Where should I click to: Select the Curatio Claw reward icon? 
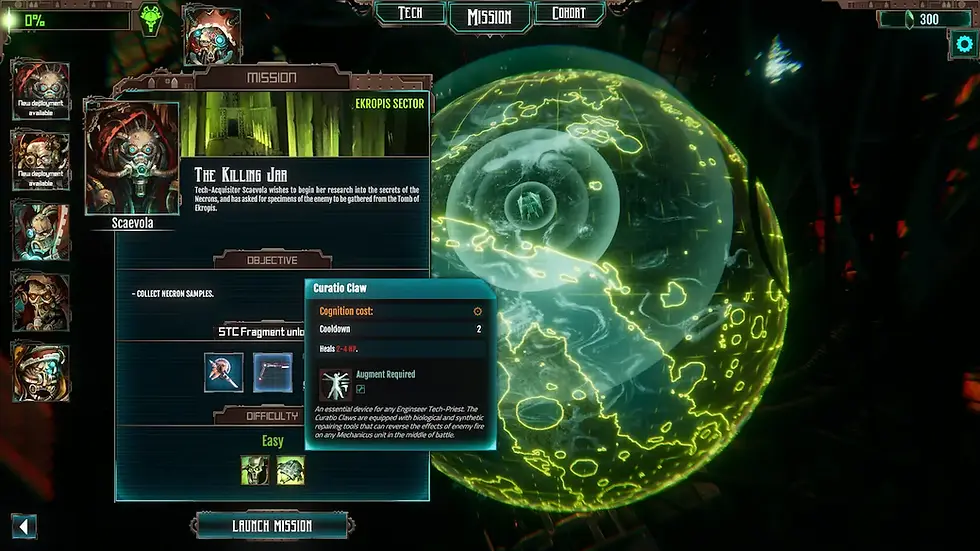272,371
